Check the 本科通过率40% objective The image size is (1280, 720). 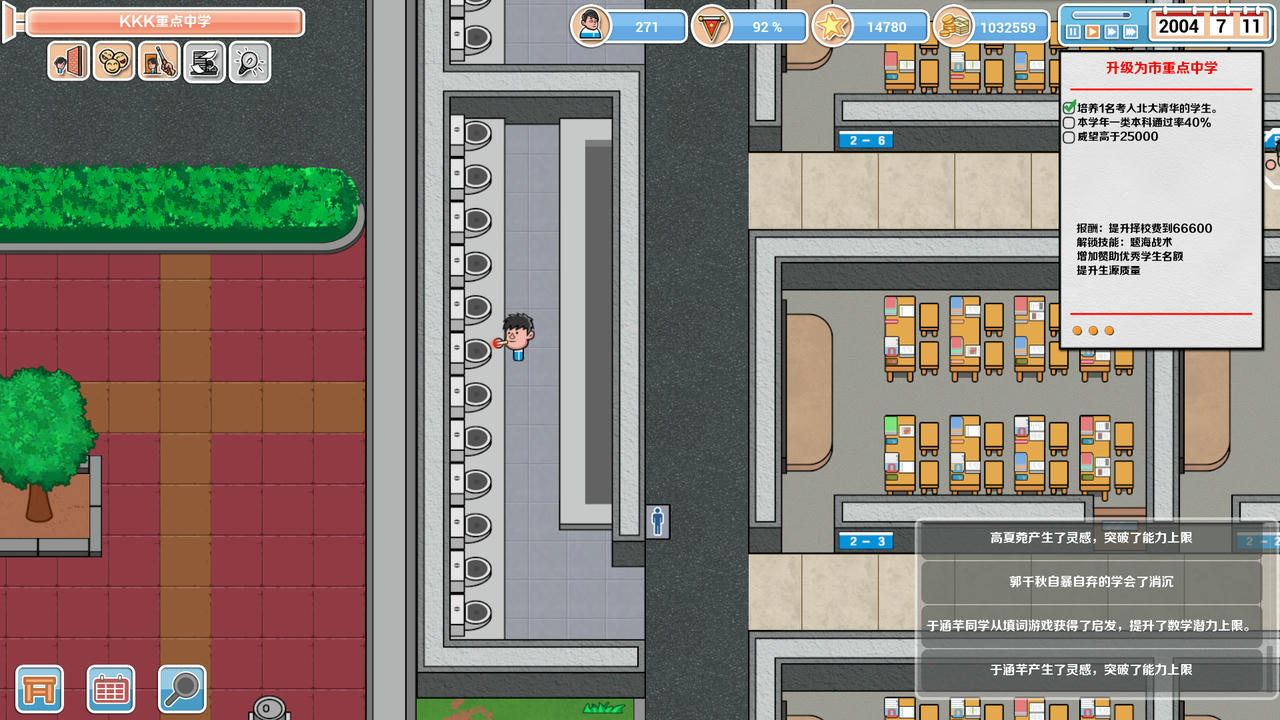point(1068,122)
